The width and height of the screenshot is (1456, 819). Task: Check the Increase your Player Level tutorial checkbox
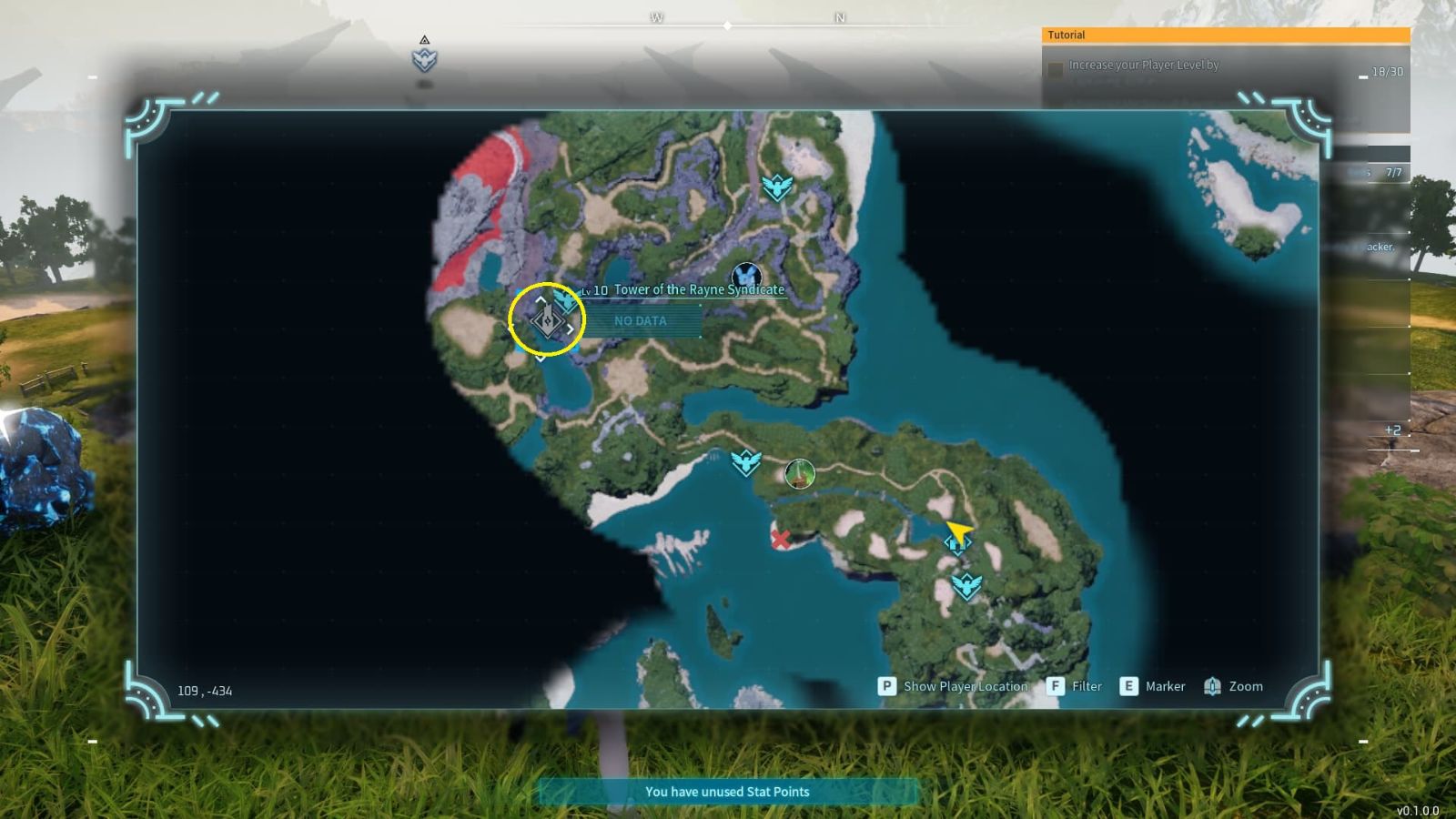coord(1056,66)
